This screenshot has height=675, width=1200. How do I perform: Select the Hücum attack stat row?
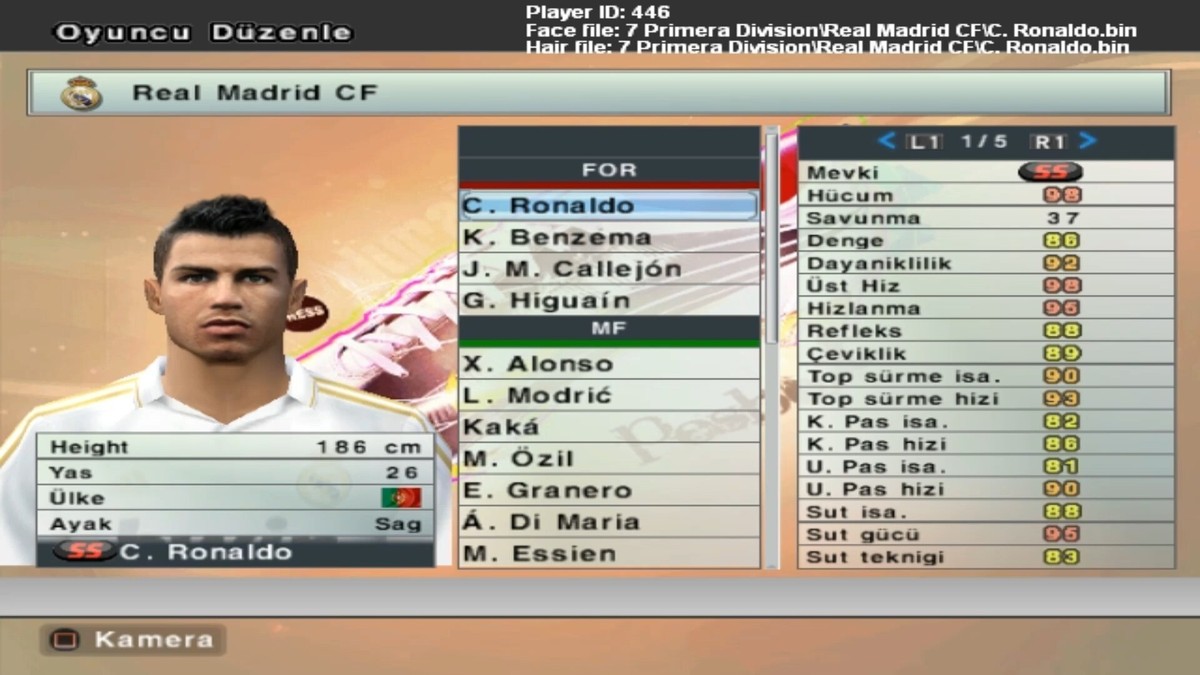point(985,195)
